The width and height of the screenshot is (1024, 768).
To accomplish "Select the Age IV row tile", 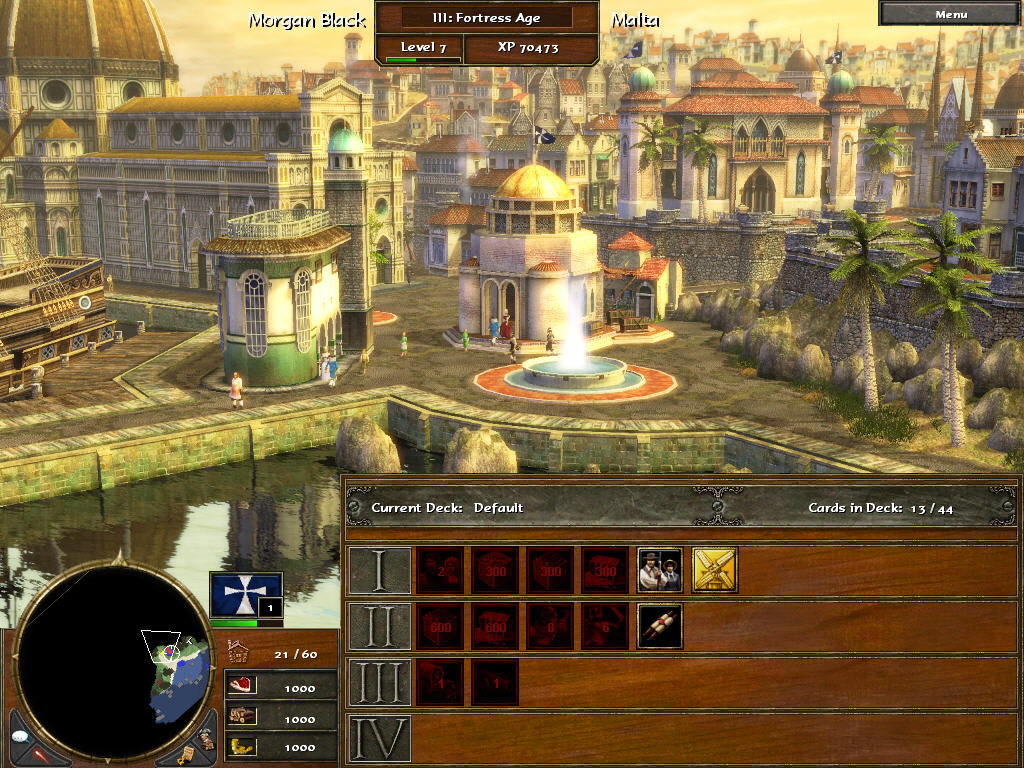I will pyautogui.click(x=379, y=738).
